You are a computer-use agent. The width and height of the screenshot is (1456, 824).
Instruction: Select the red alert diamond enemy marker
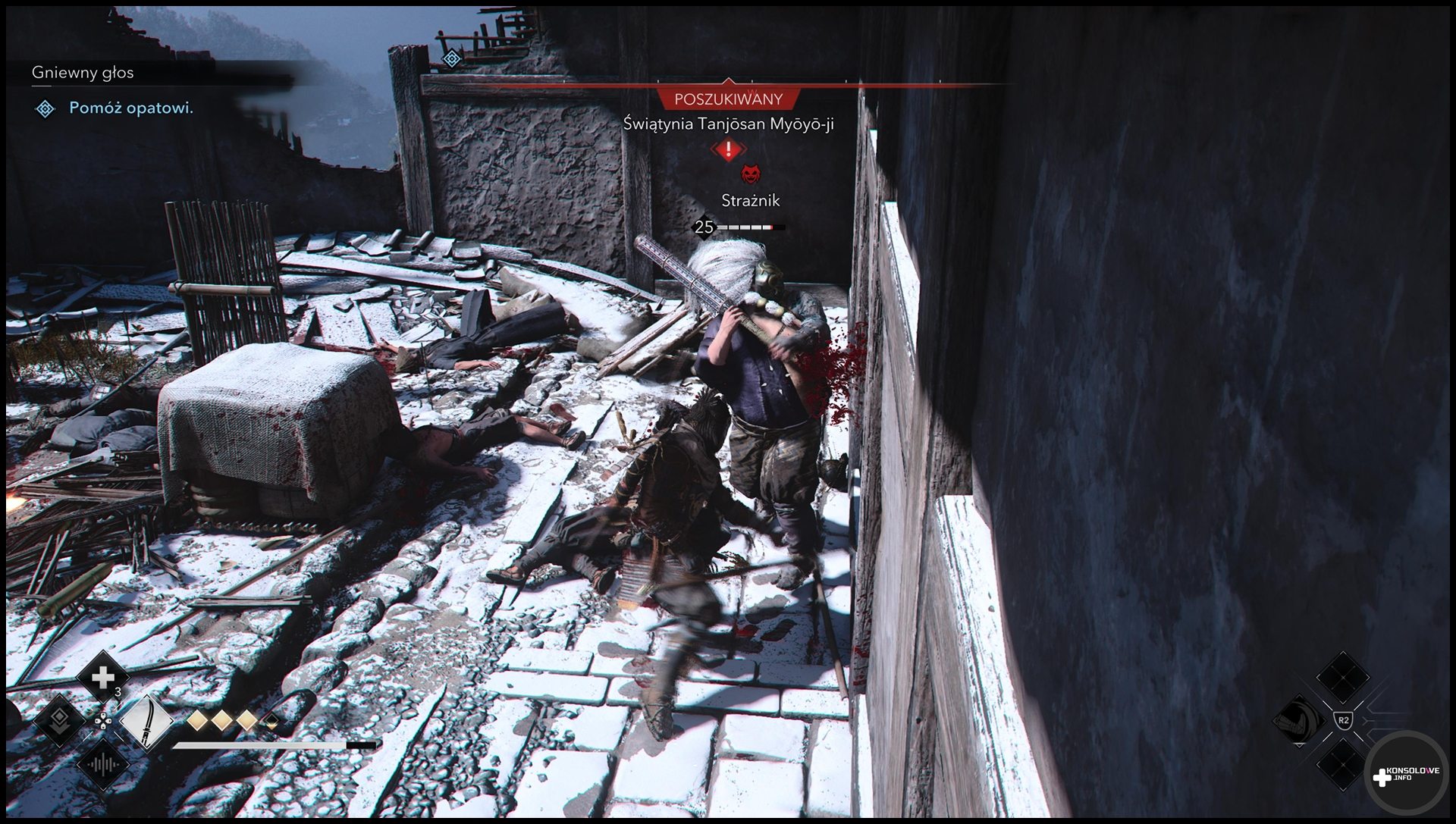pos(728,150)
